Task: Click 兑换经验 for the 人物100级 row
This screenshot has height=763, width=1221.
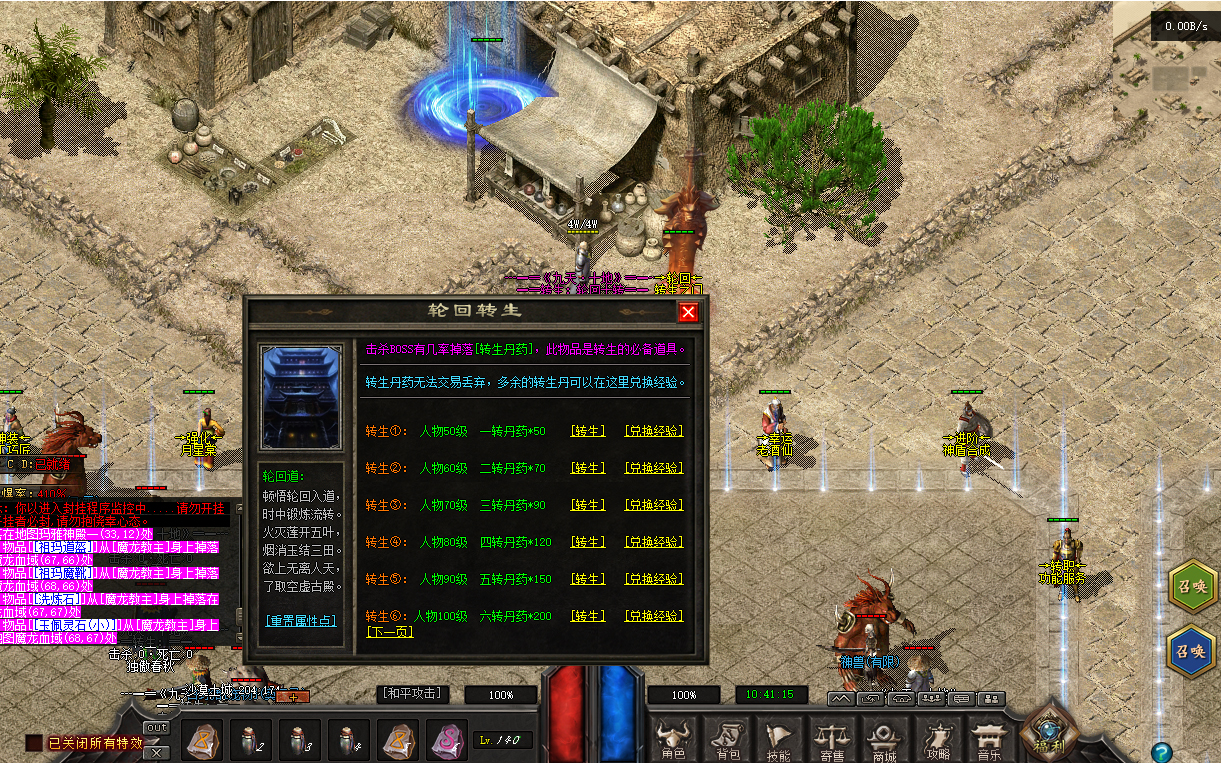Action: coord(654,616)
